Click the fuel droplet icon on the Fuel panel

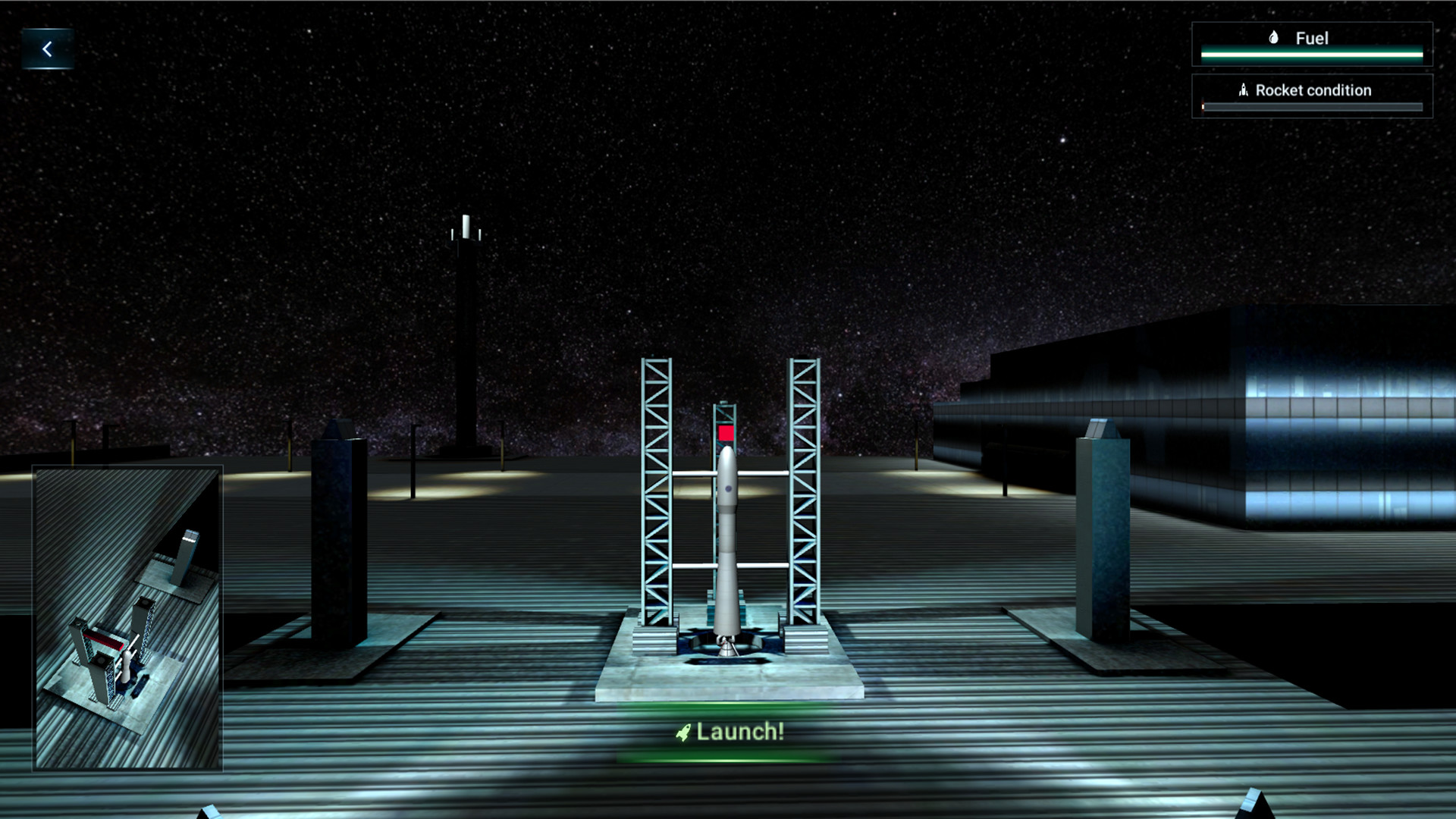1274,36
